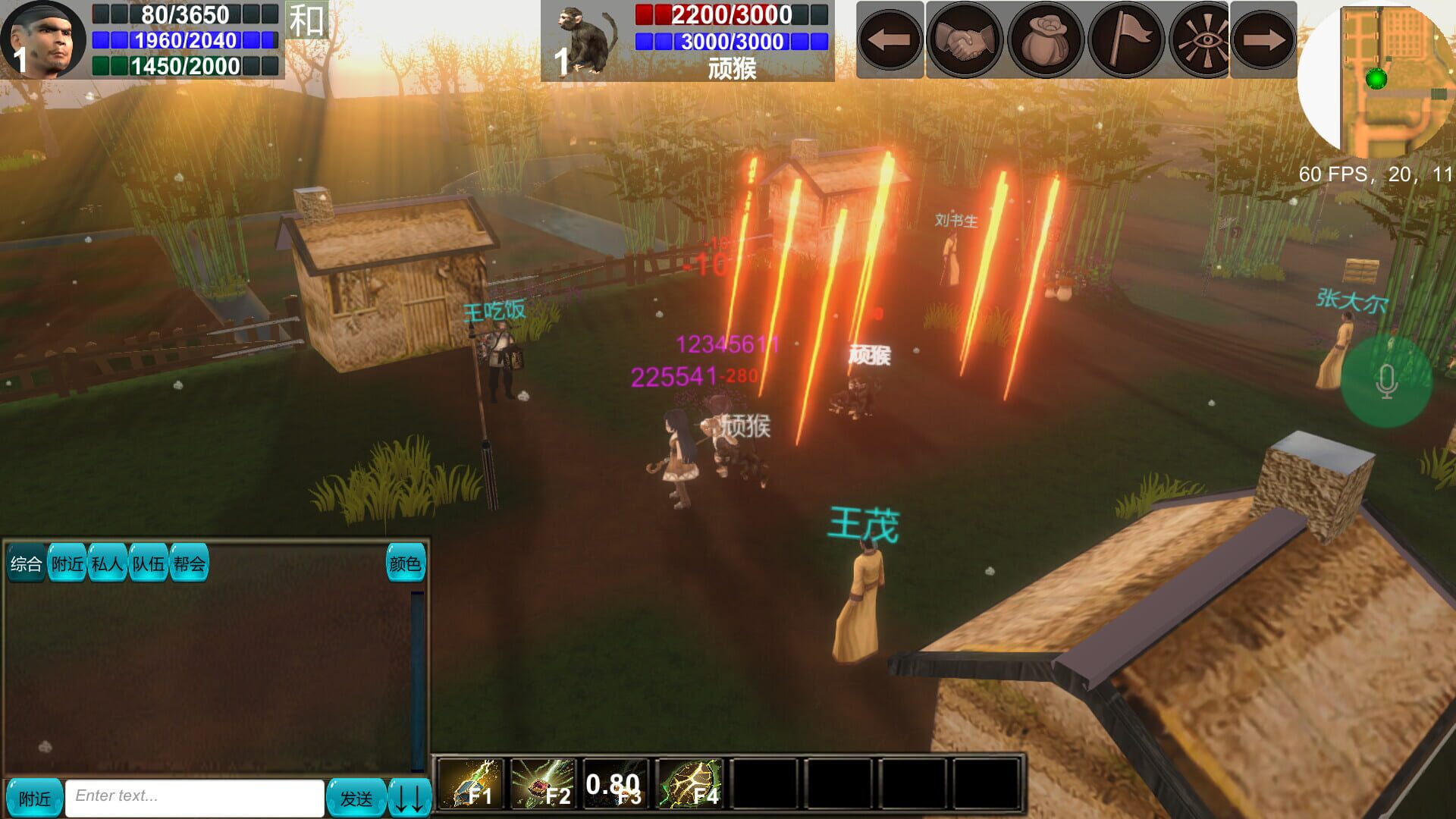Click the Enter text chat input field
Screen dimensions: 1456x819
pos(193,796)
